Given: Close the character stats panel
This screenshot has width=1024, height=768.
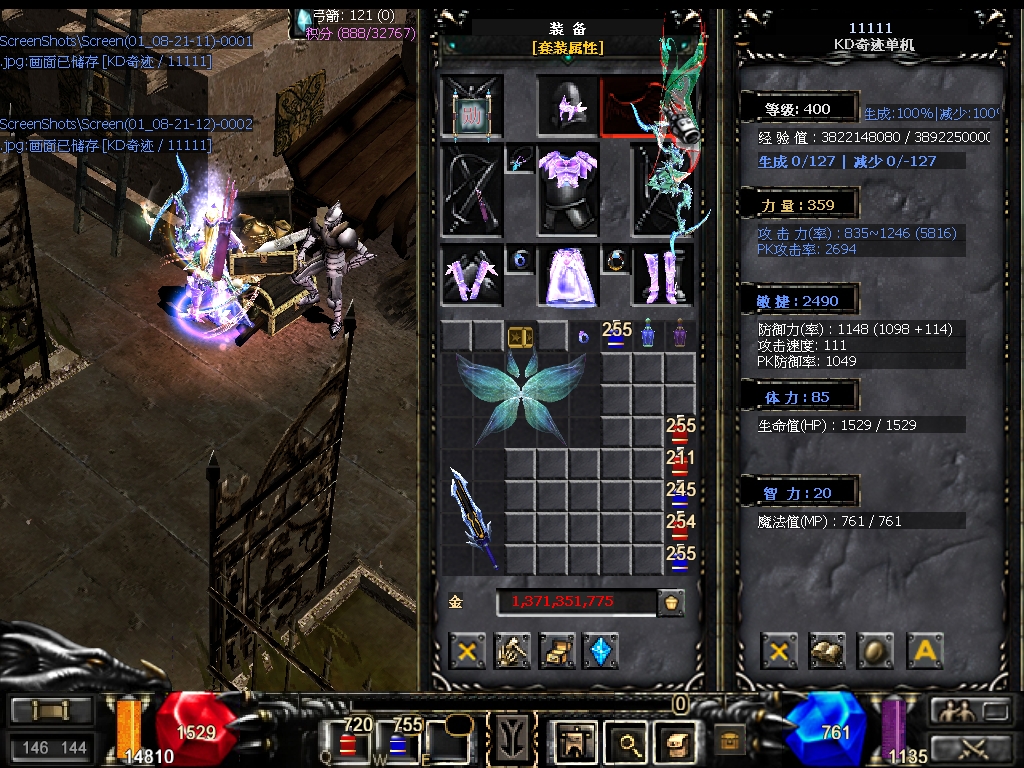Looking at the screenshot, I should coord(779,651).
